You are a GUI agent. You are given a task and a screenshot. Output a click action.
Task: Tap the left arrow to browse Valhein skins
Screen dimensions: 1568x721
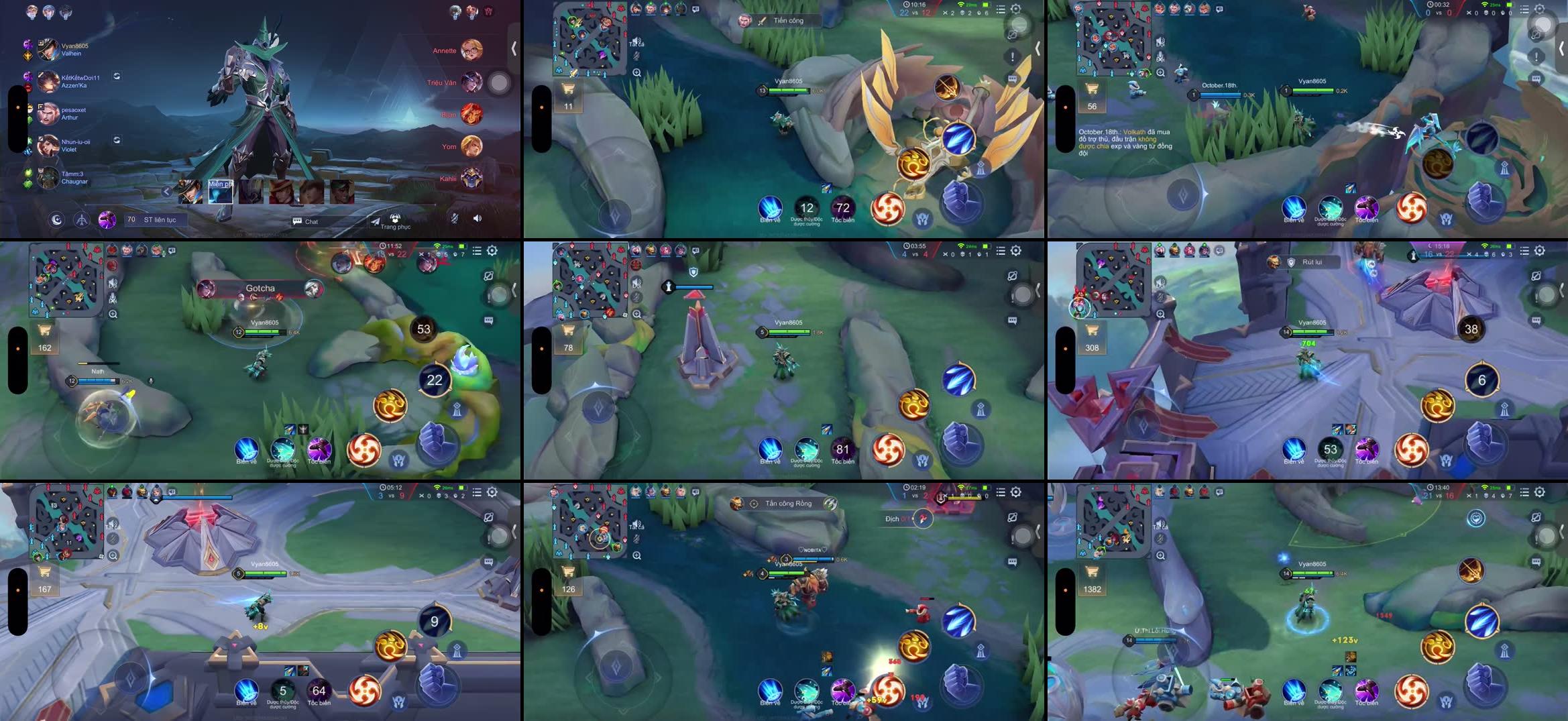pos(166,191)
